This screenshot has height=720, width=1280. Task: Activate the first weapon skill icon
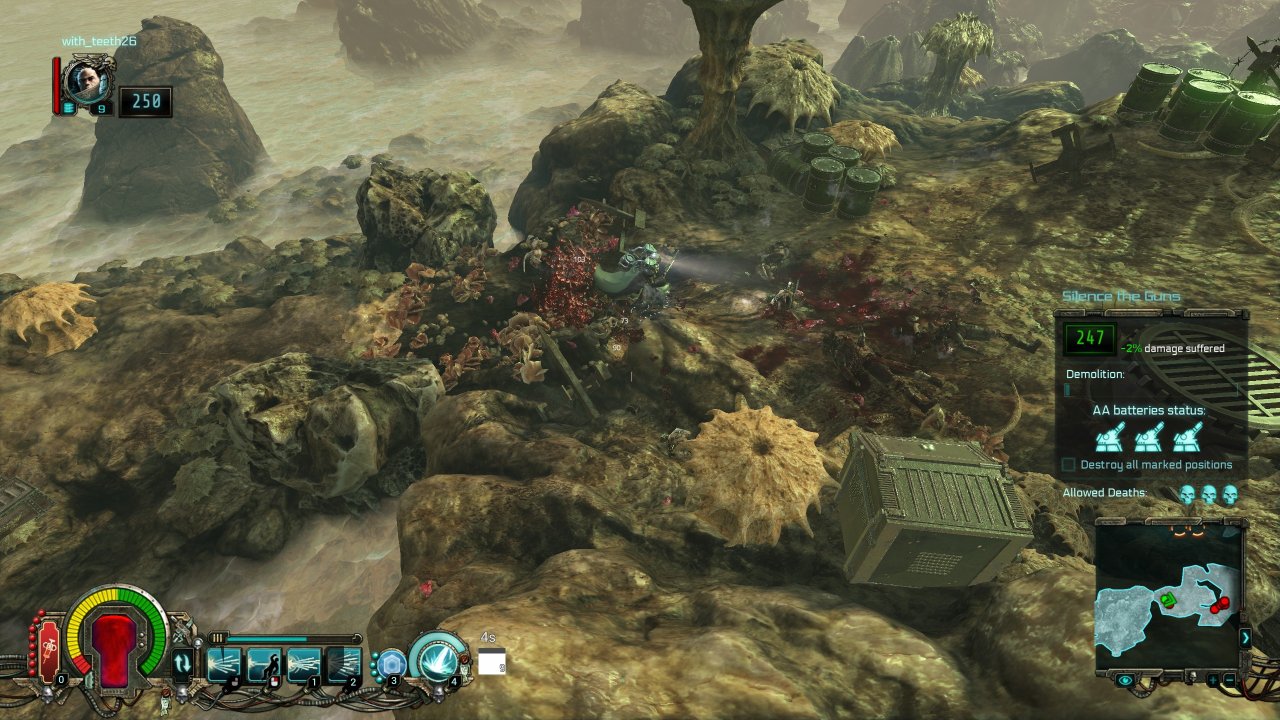pos(224,664)
